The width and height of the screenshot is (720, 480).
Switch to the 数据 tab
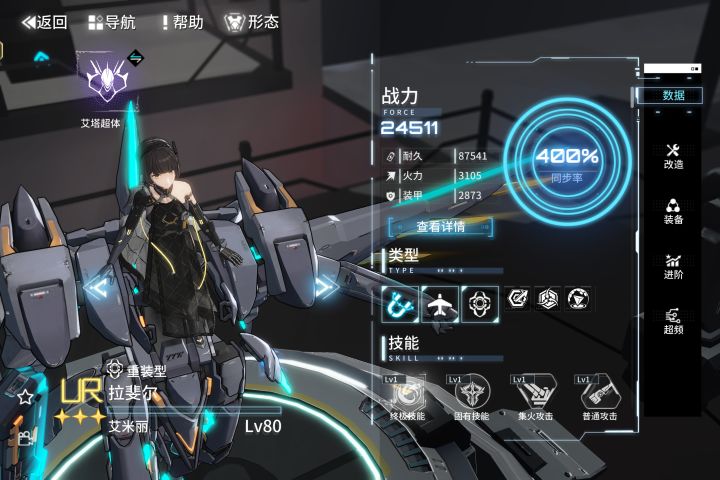coord(673,95)
